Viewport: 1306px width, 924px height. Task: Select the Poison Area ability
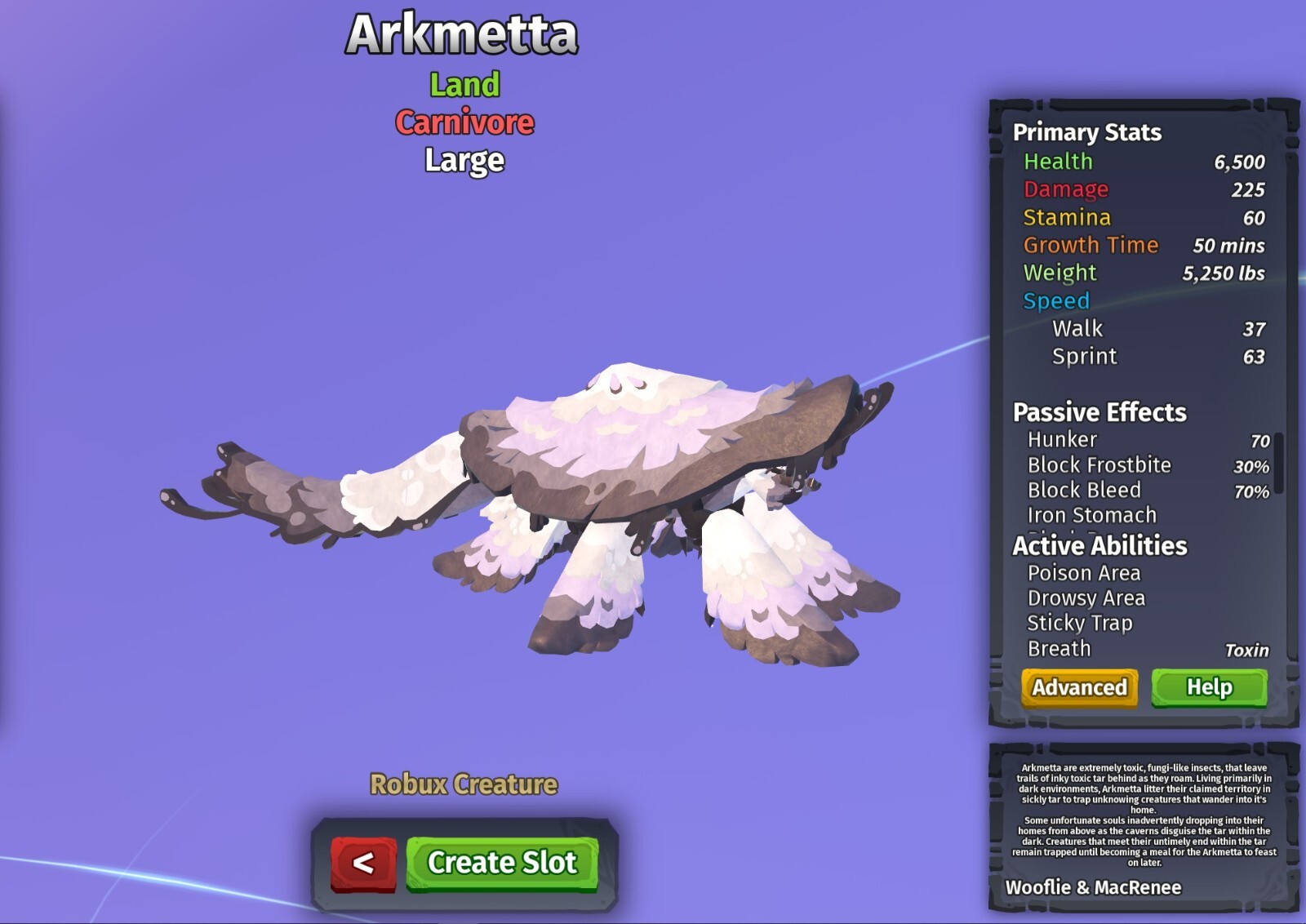[1083, 573]
